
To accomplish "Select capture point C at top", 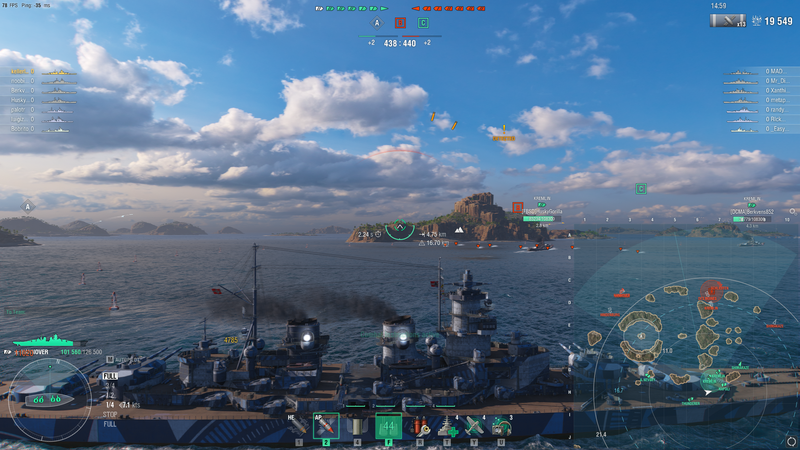I will tap(423, 22).
